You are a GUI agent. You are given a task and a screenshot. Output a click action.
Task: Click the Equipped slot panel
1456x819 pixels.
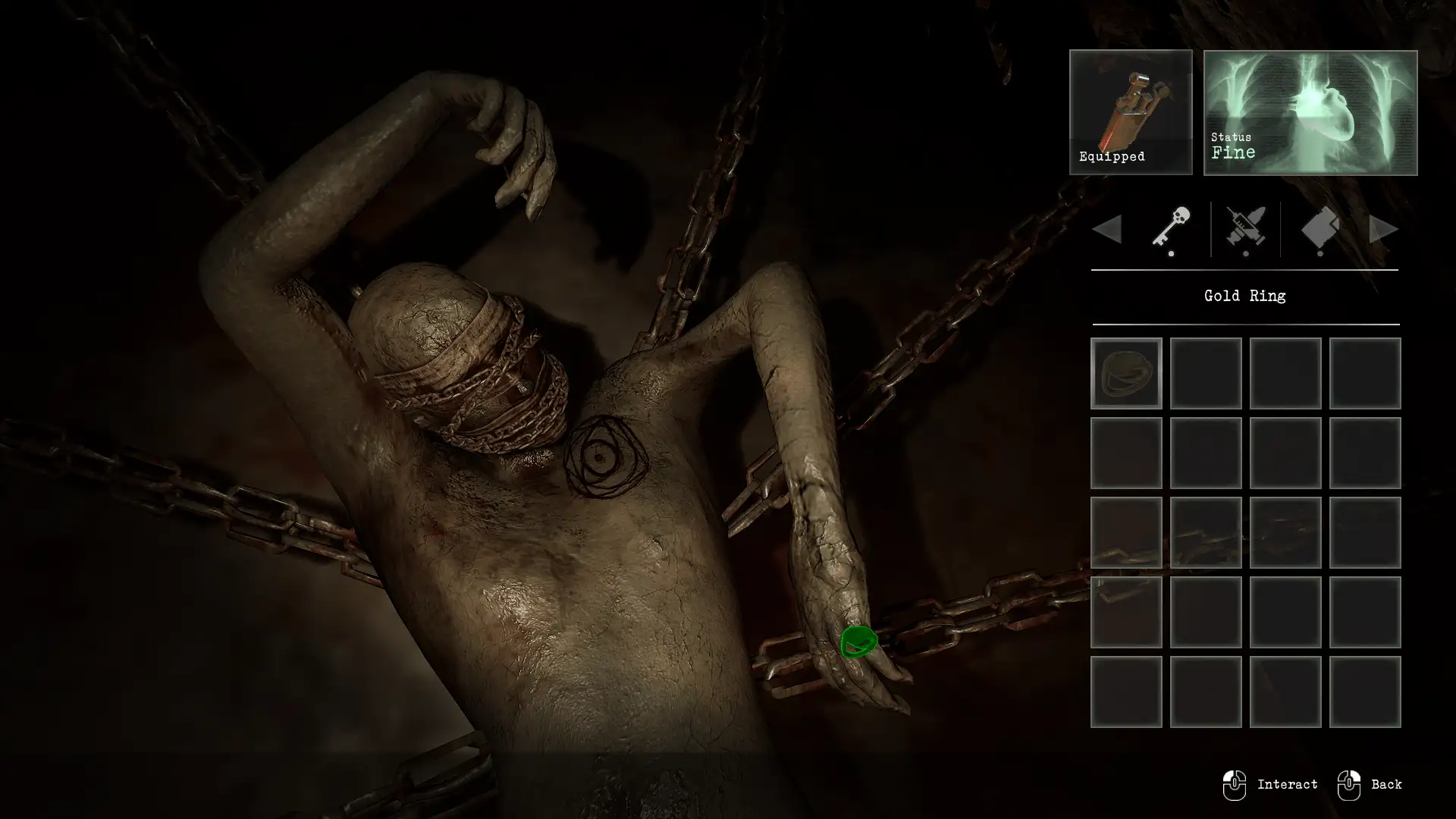(1131, 114)
